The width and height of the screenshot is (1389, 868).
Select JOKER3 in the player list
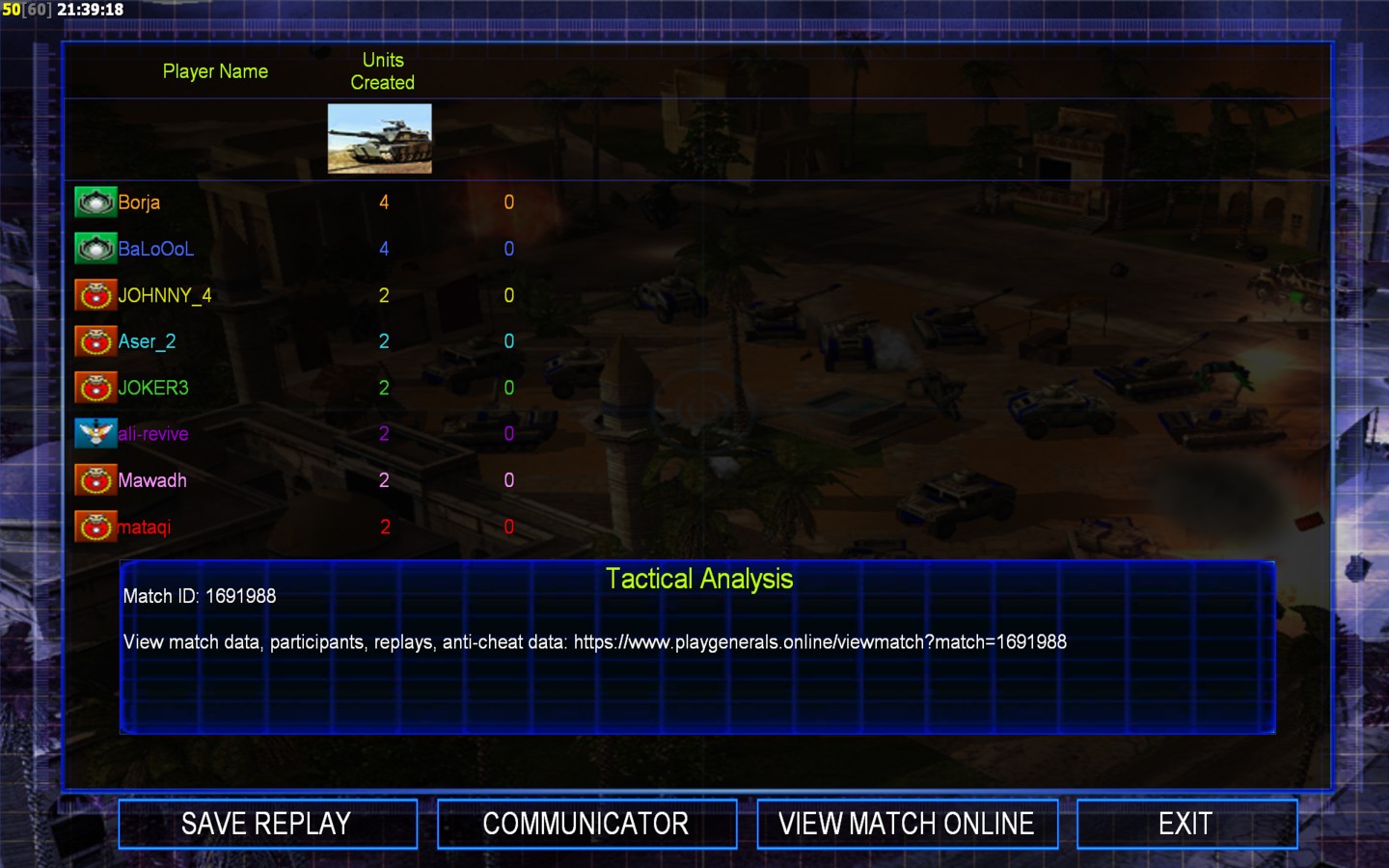pos(152,388)
